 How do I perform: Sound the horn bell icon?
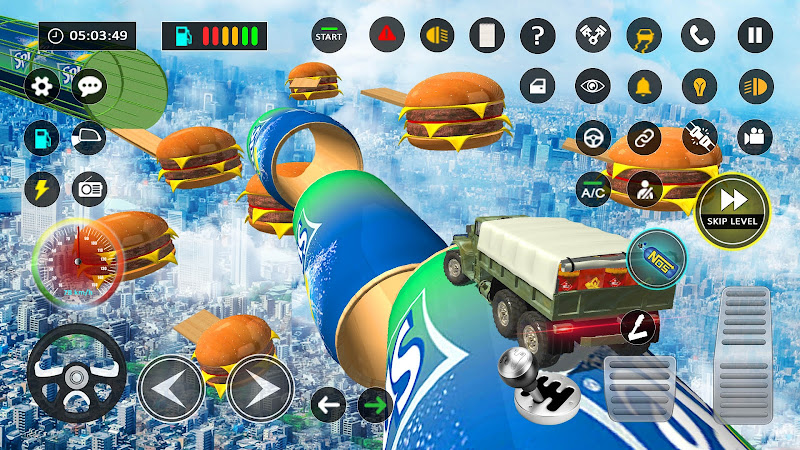pyautogui.click(x=699, y=86)
